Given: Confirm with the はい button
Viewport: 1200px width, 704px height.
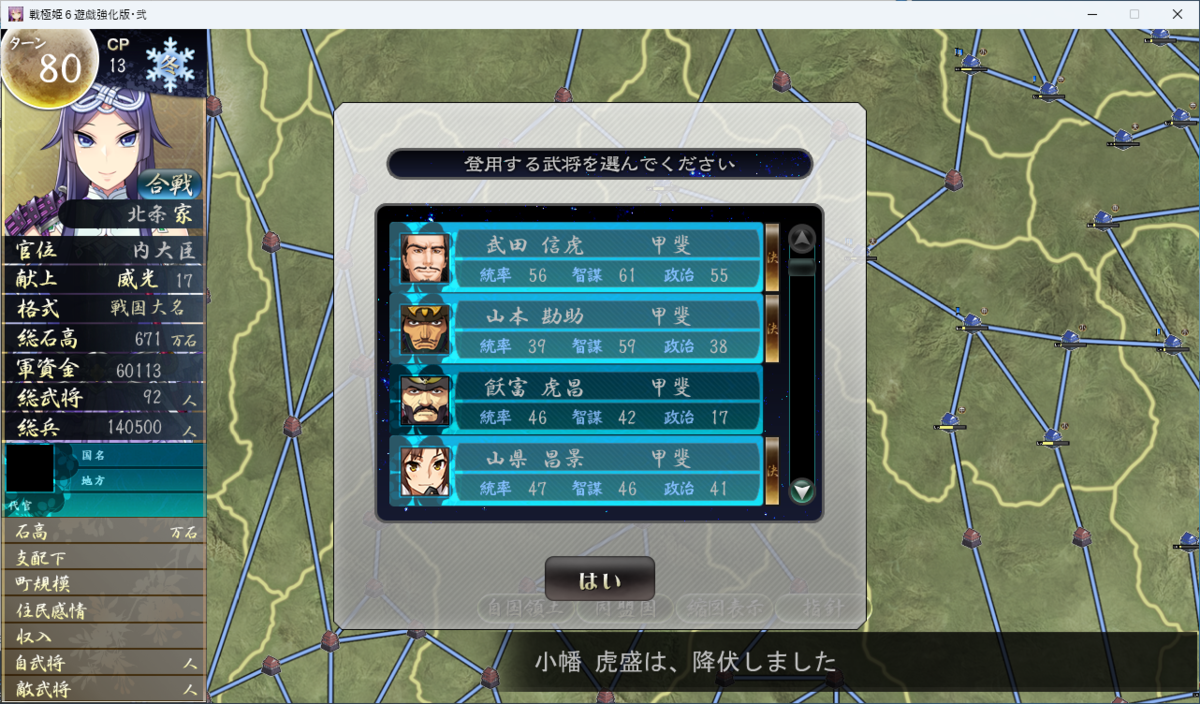Looking at the screenshot, I should point(599,579).
